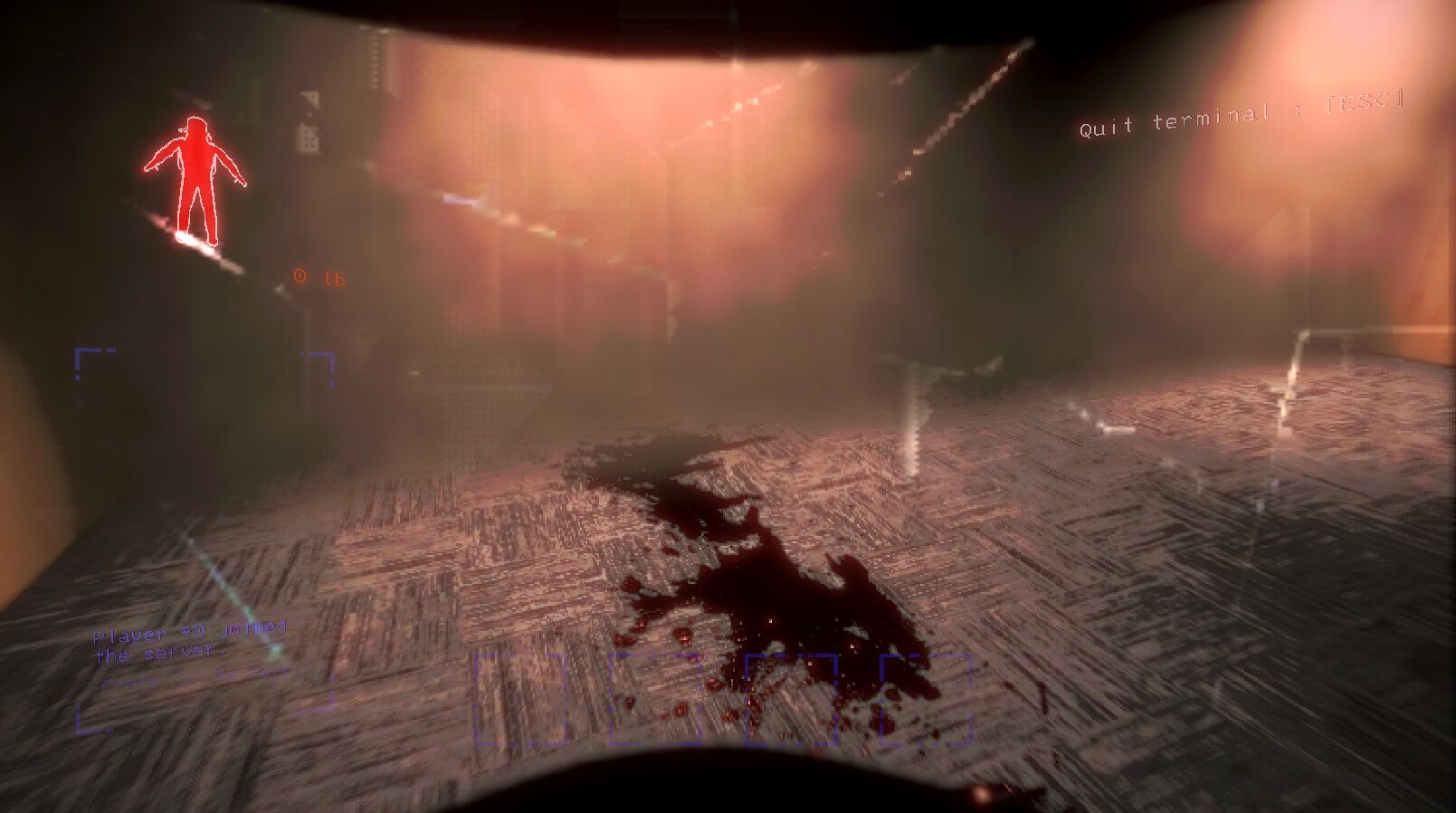Open the third inventory slot at the bottom
The image size is (1456, 813).
(791, 699)
